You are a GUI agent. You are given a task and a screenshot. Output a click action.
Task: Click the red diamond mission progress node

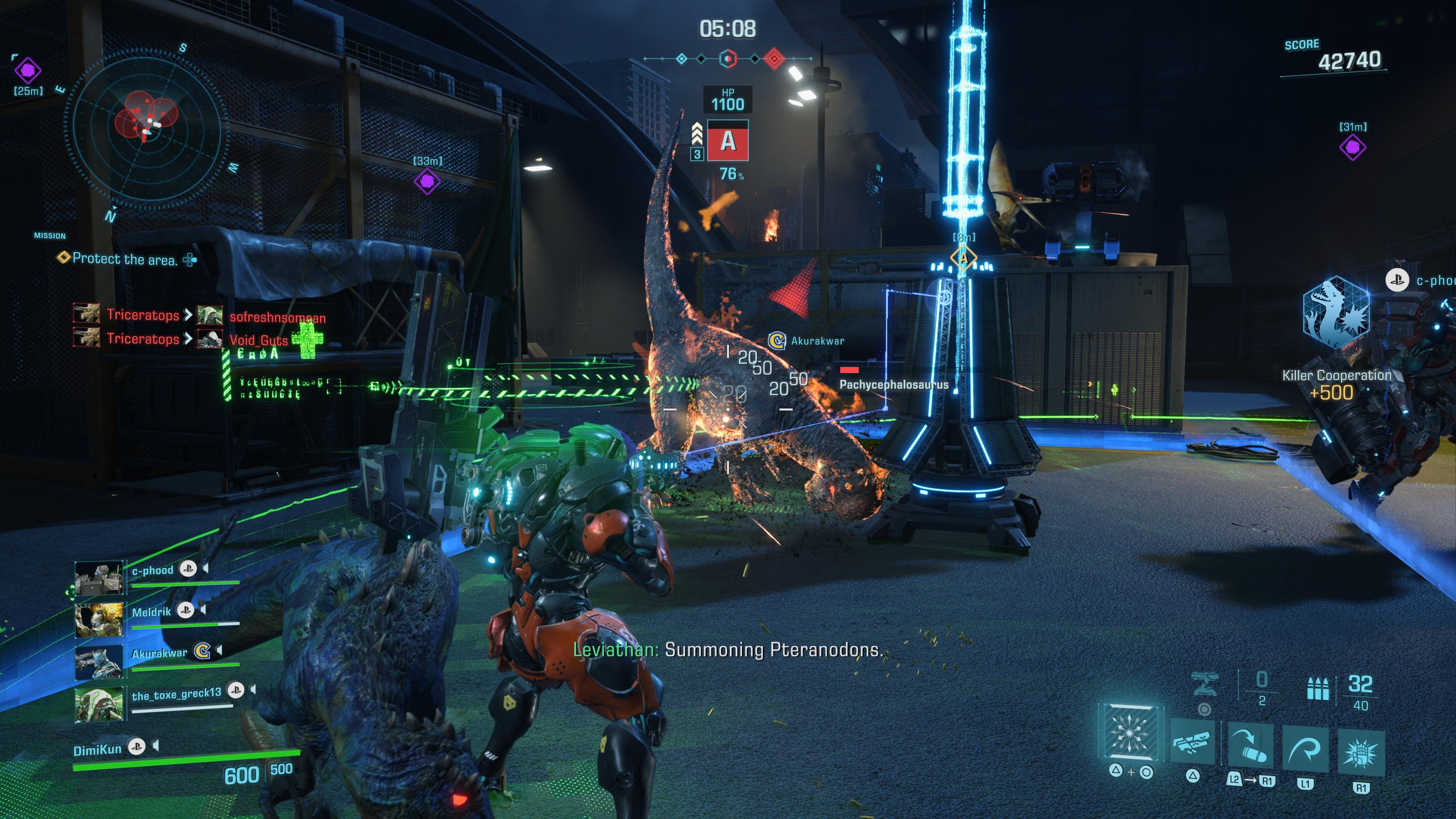point(774,58)
